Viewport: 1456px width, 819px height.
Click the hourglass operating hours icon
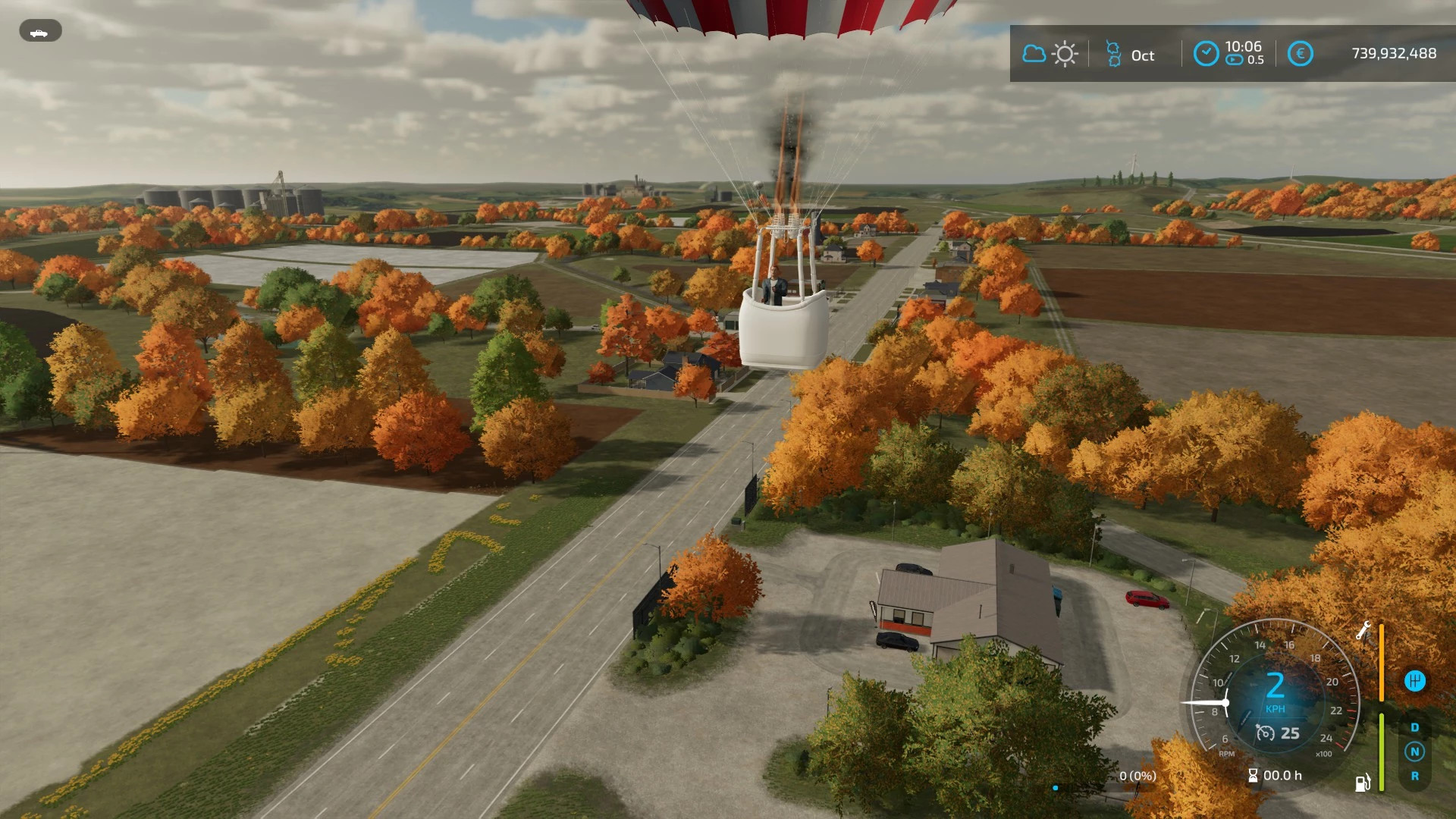[1254, 774]
